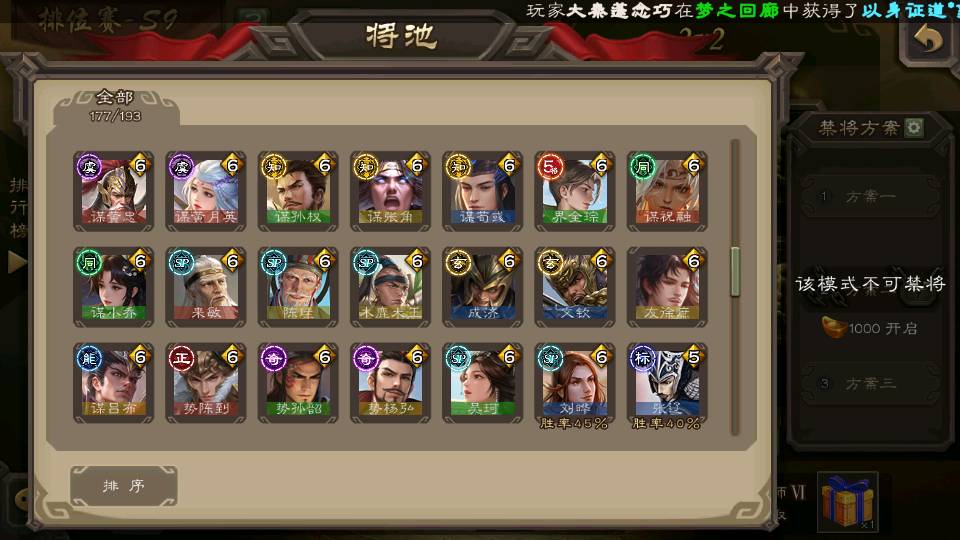Select the 吴珂 general card
The width and height of the screenshot is (960, 540).
482,382
